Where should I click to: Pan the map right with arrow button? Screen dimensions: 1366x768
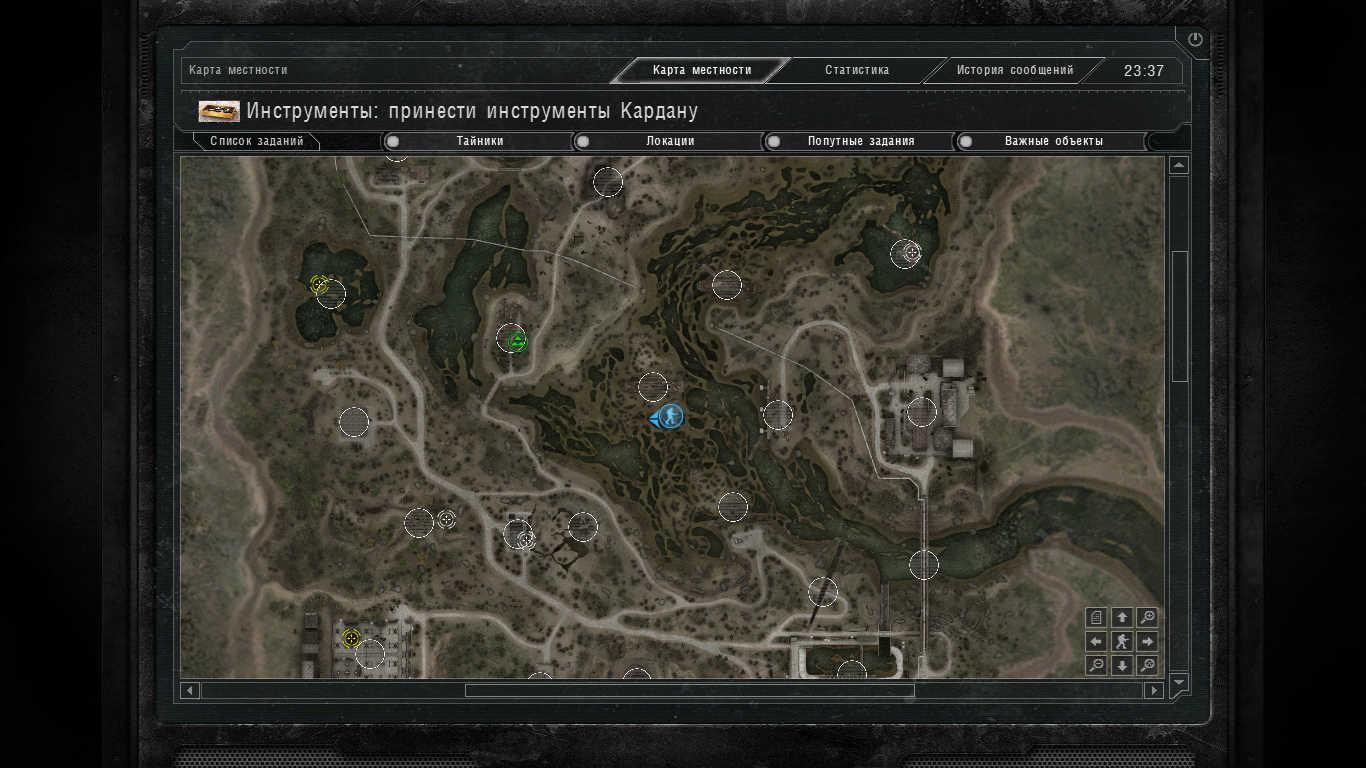click(1148, 642)
